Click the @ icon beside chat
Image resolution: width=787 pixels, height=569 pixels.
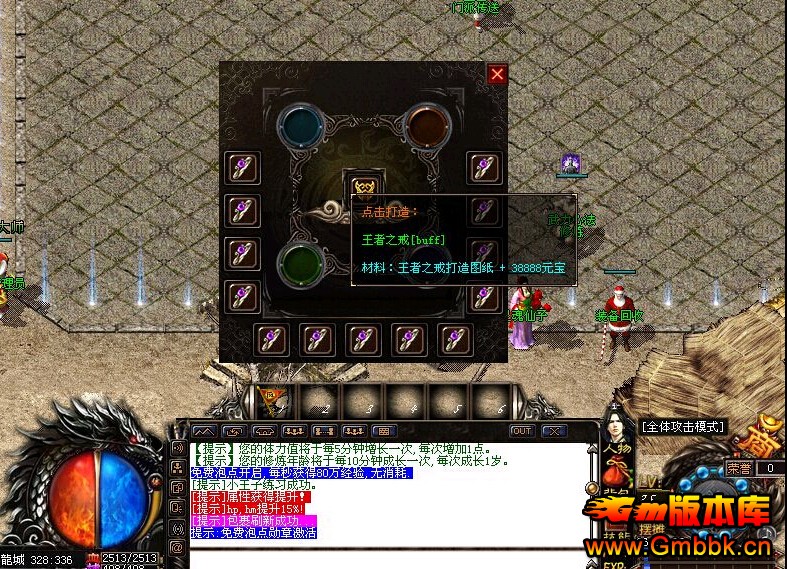click(x=178, y=546)
